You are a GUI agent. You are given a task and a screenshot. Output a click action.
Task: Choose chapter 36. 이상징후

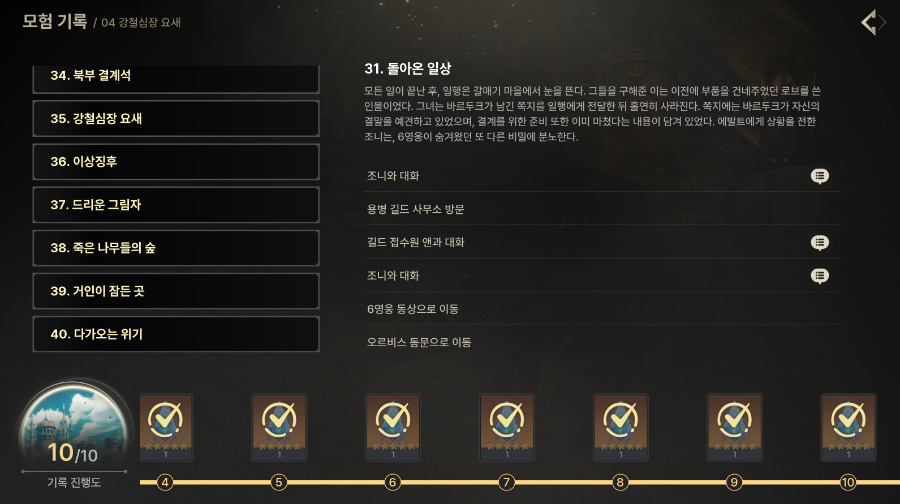tap(176, 162)
